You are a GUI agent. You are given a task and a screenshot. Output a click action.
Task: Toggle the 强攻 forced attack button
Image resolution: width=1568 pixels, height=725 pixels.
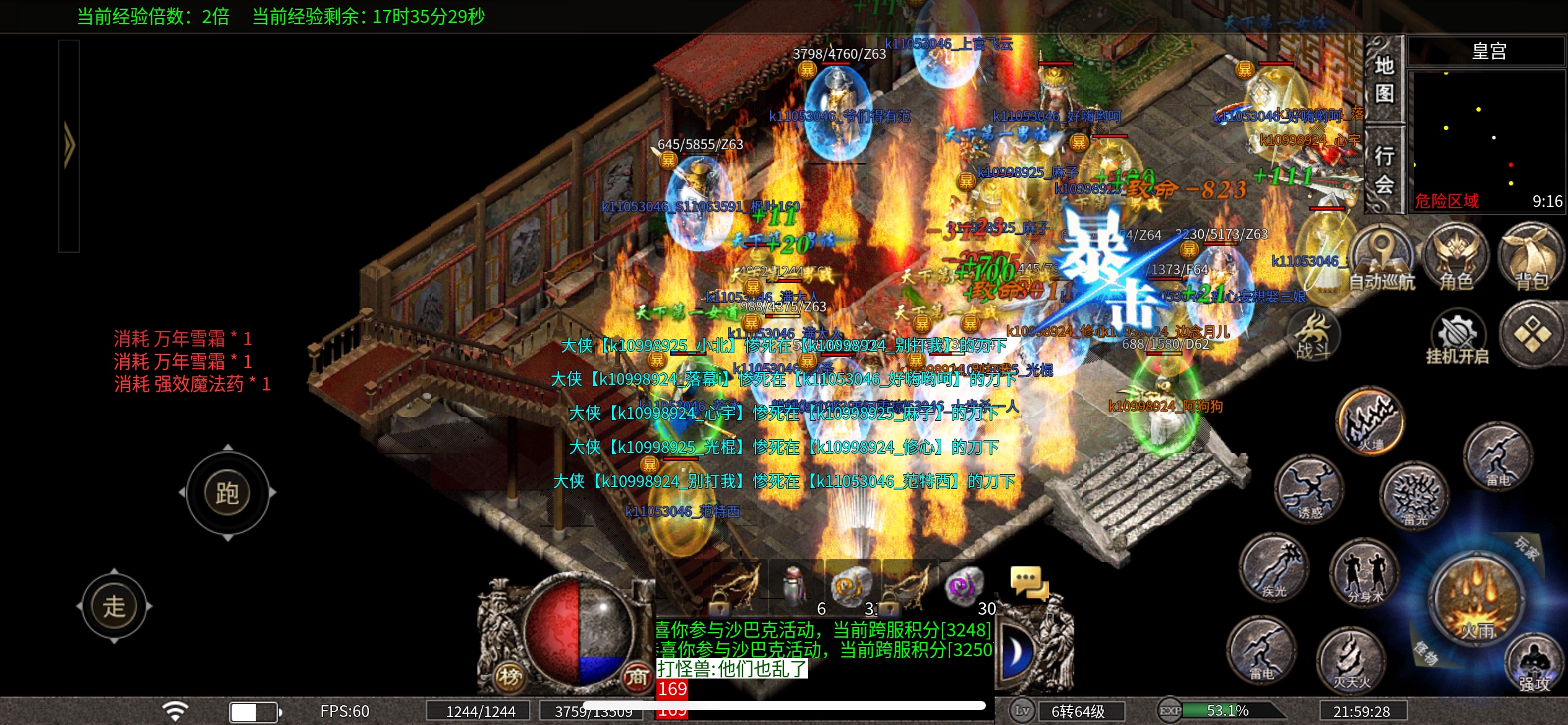1534,666
